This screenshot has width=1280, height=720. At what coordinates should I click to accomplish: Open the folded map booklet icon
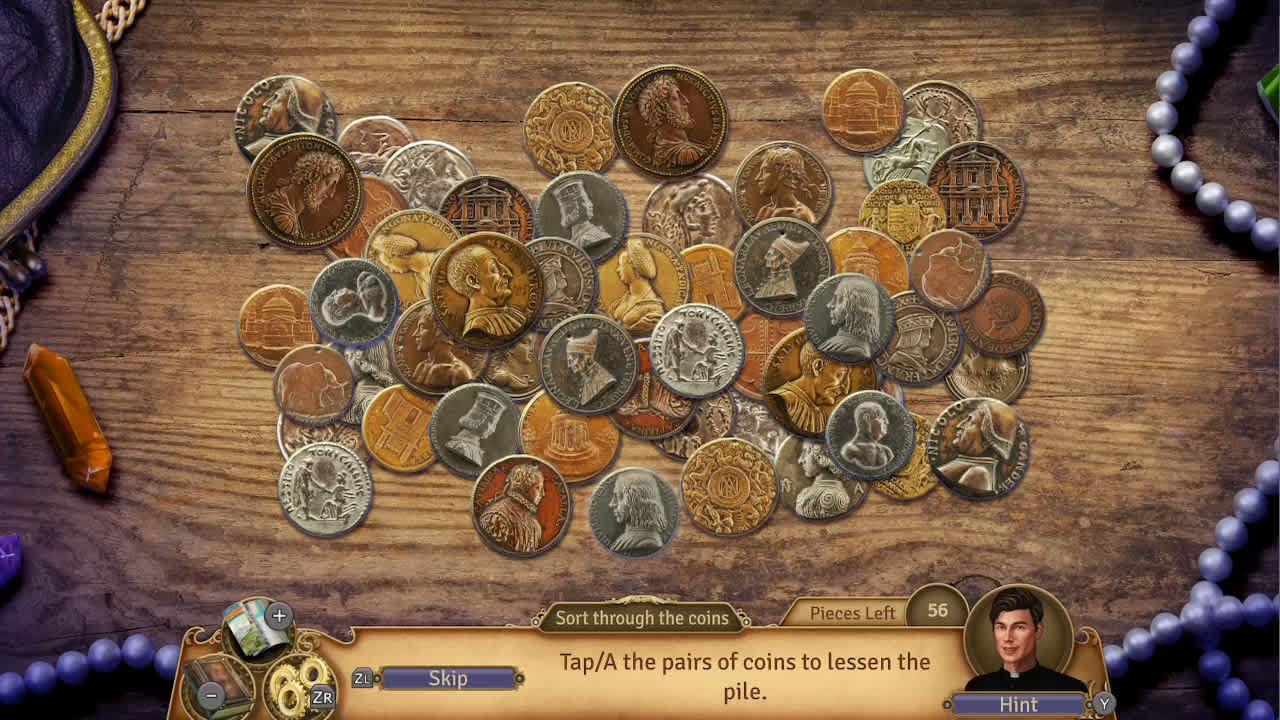pos(256,629)
